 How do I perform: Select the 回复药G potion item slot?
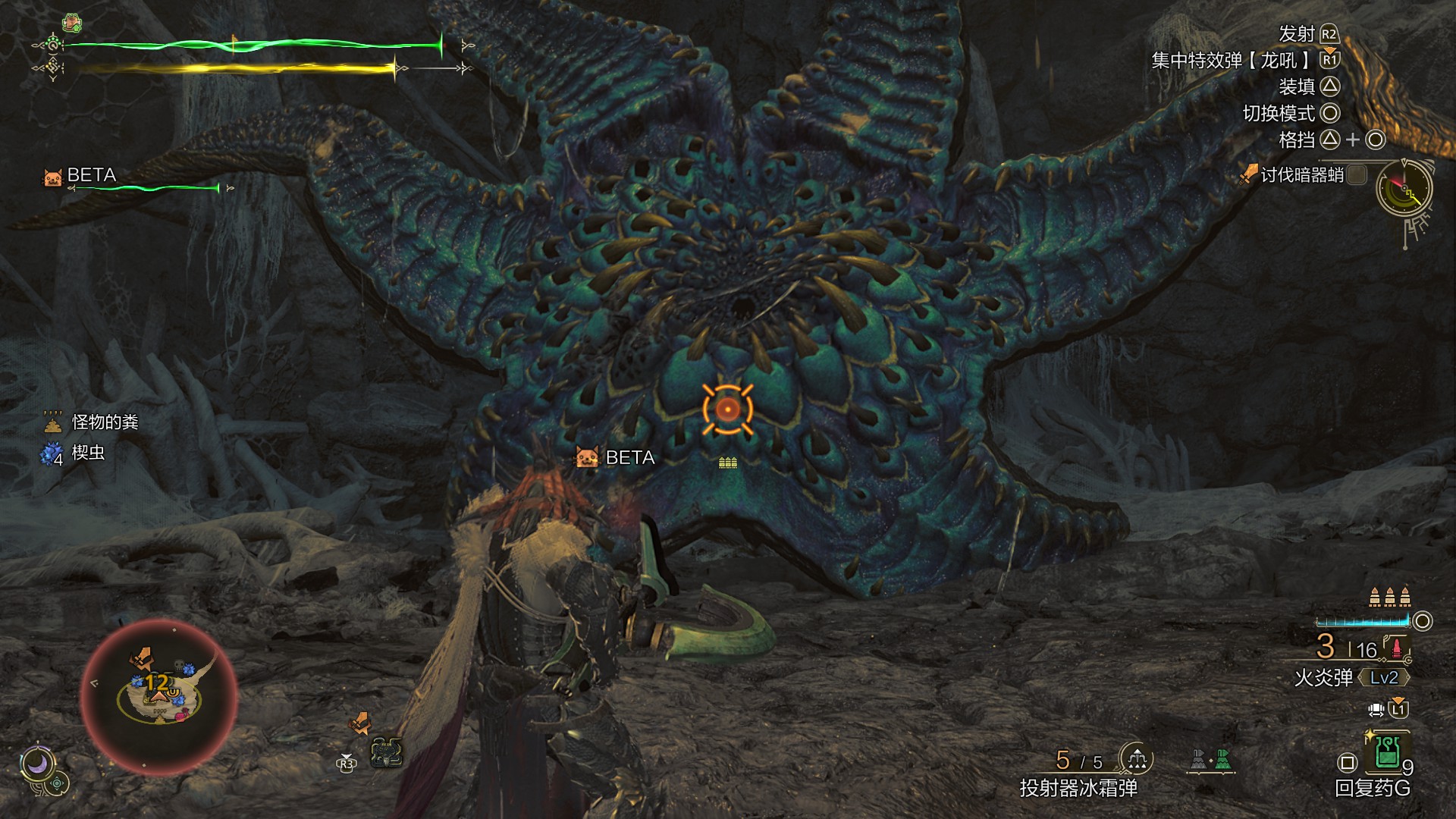(x=1387, y=753)
